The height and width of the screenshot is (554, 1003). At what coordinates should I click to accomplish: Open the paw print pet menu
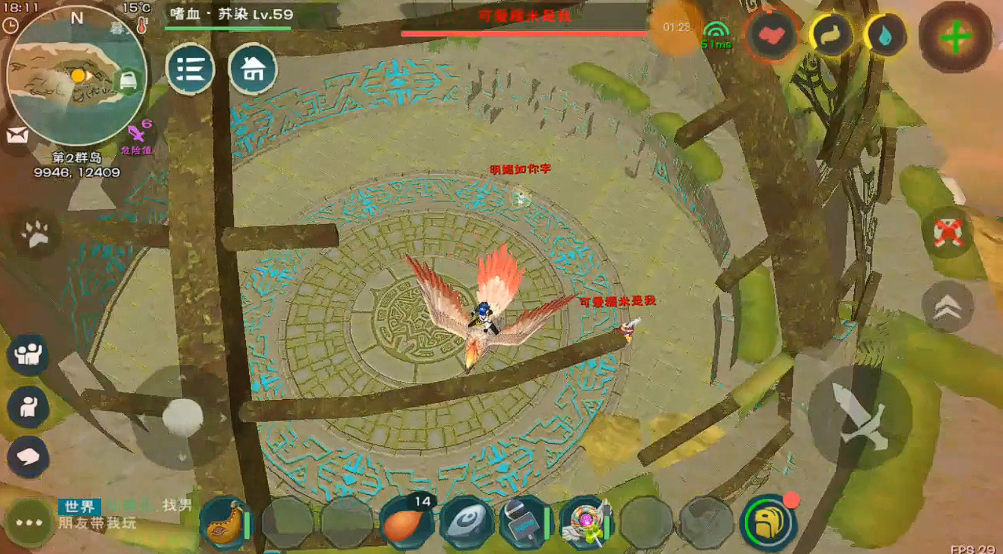(x=36, y=234)
